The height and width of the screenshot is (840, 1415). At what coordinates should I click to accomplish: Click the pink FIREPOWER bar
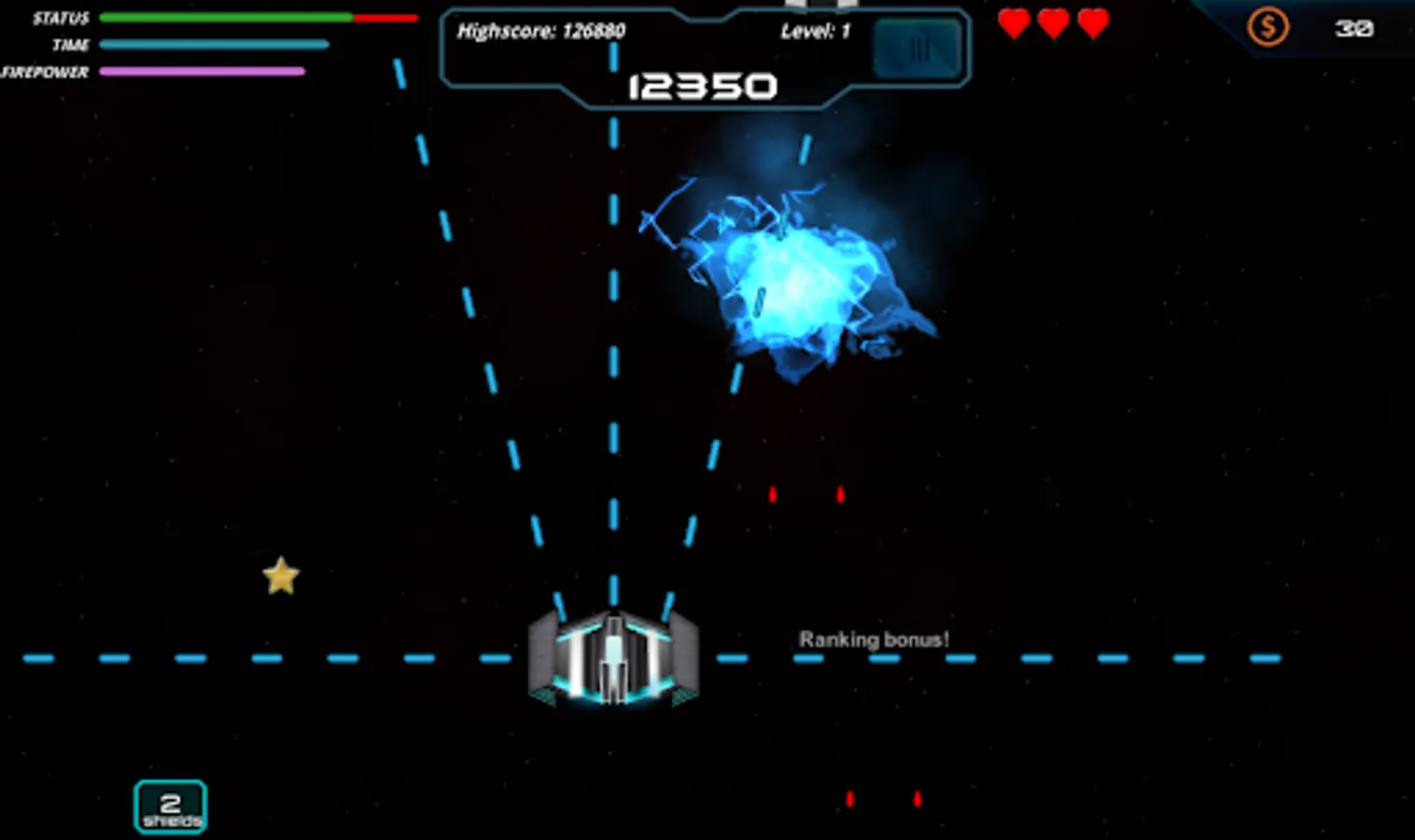tap(203, 70)
